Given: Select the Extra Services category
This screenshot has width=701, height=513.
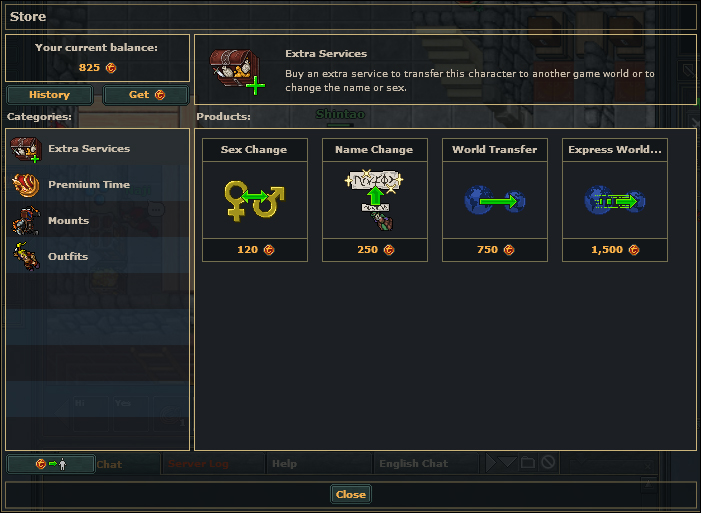Looking at the screenshot, I should 89,149.
